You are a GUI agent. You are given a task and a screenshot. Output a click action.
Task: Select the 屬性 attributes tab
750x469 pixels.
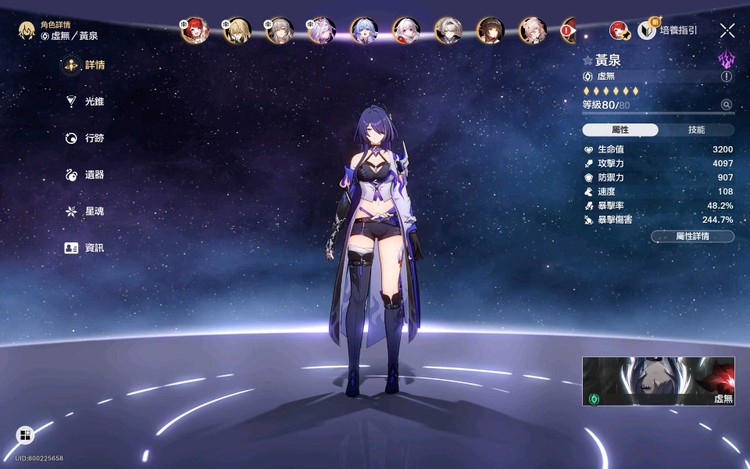[x=620, y=130]
